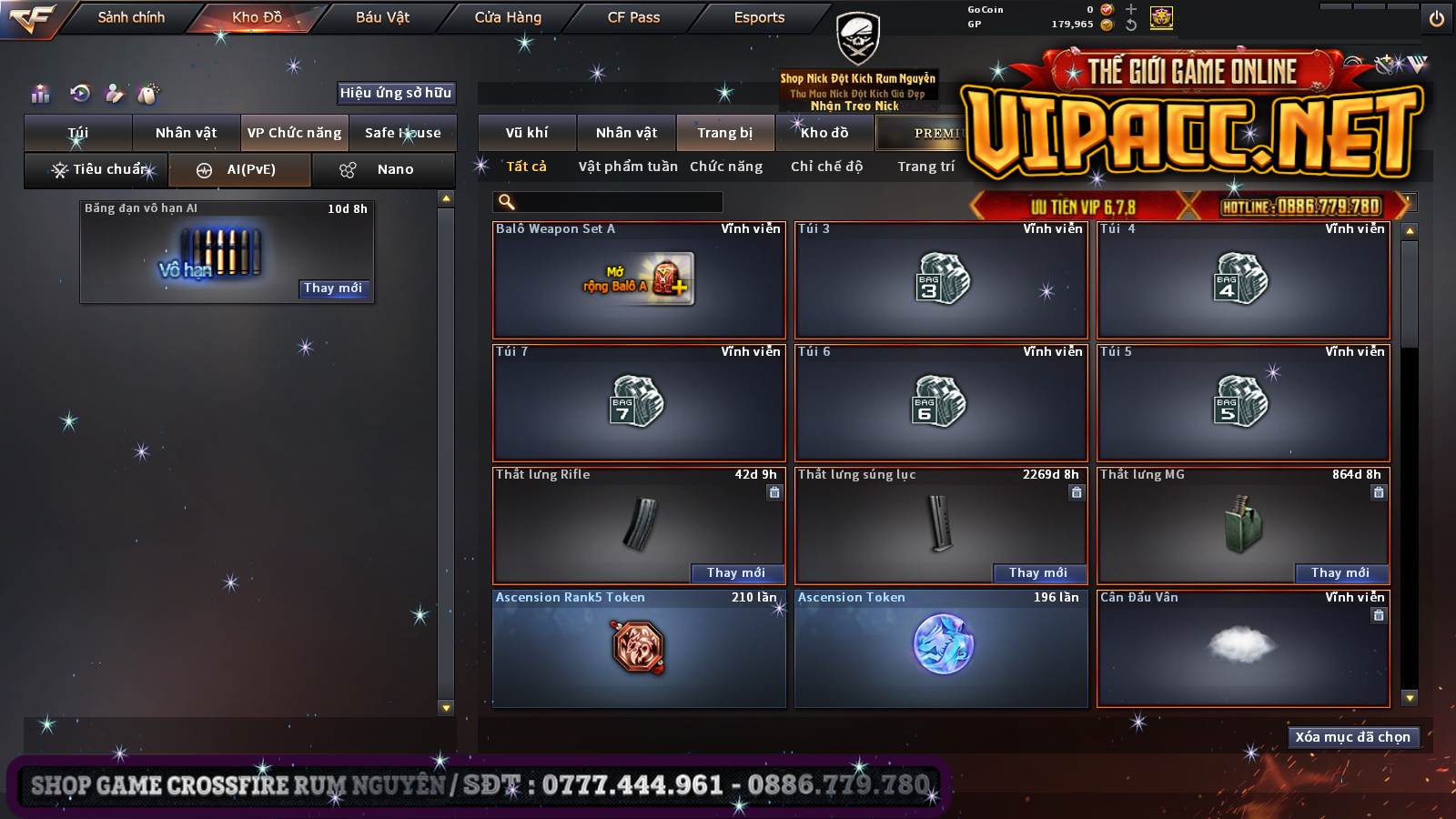
Task: Open the Esports section
Action: [x=759, y=17]
